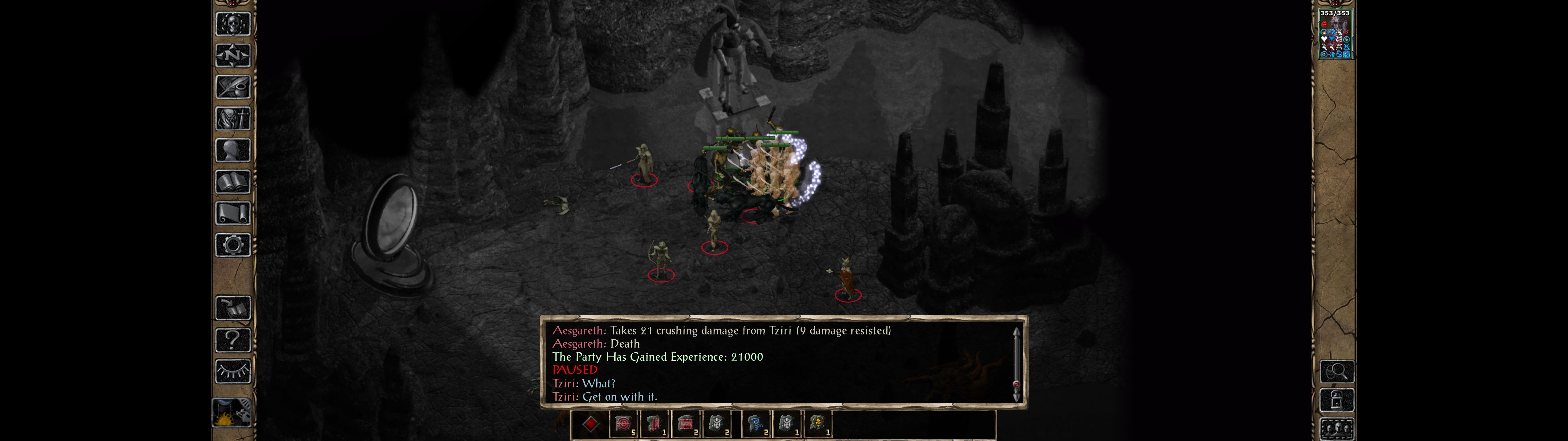This screenshot has height=441, width=1568.
Task: Cast the blue spiral spell
Action: coord(756,424)
